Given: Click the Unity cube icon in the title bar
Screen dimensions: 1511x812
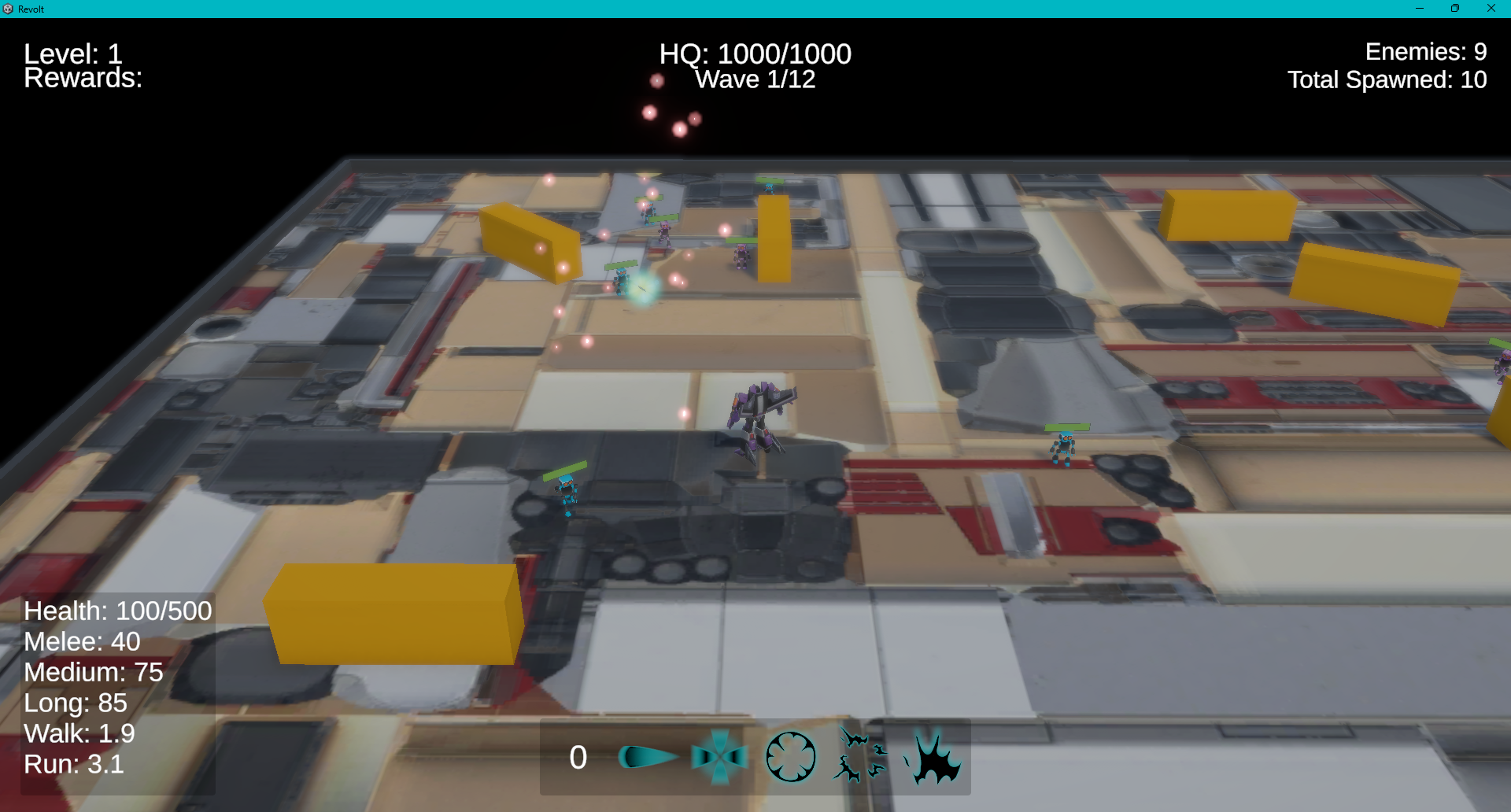Looking at the screenshot, I should coord(9,9).
